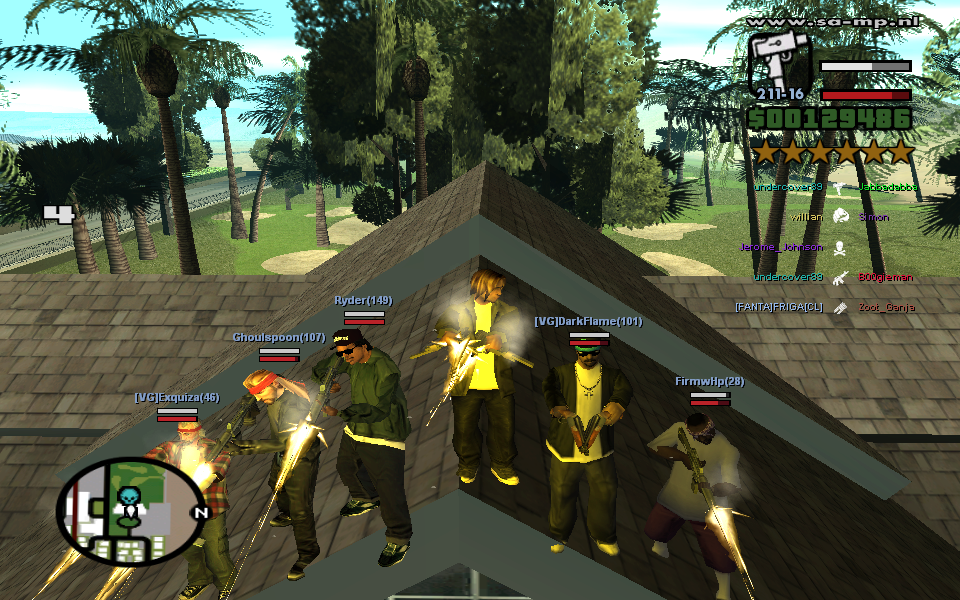This screenshot has height=600, width=960.
Task: Click the Ghoulspoon(107) name tag
Action: [x=279, y=337]
